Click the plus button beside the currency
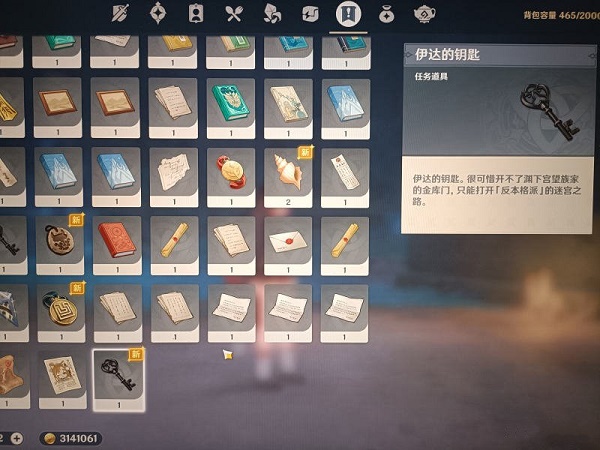The height and width of the screenshot is (450, 600). [18, 438]
